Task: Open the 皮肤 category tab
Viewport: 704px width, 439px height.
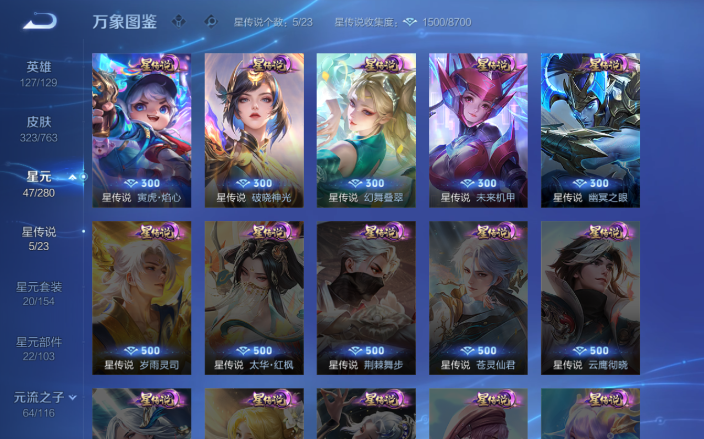Action: pyautogui.click(x=39, y=128)
